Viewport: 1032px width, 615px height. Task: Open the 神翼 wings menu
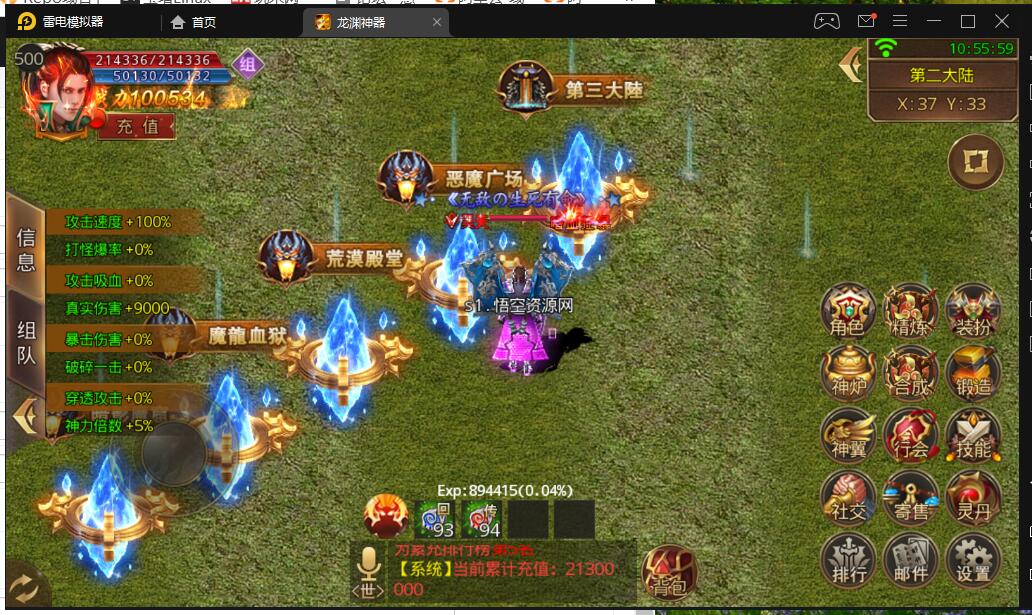tap(848, 435)
